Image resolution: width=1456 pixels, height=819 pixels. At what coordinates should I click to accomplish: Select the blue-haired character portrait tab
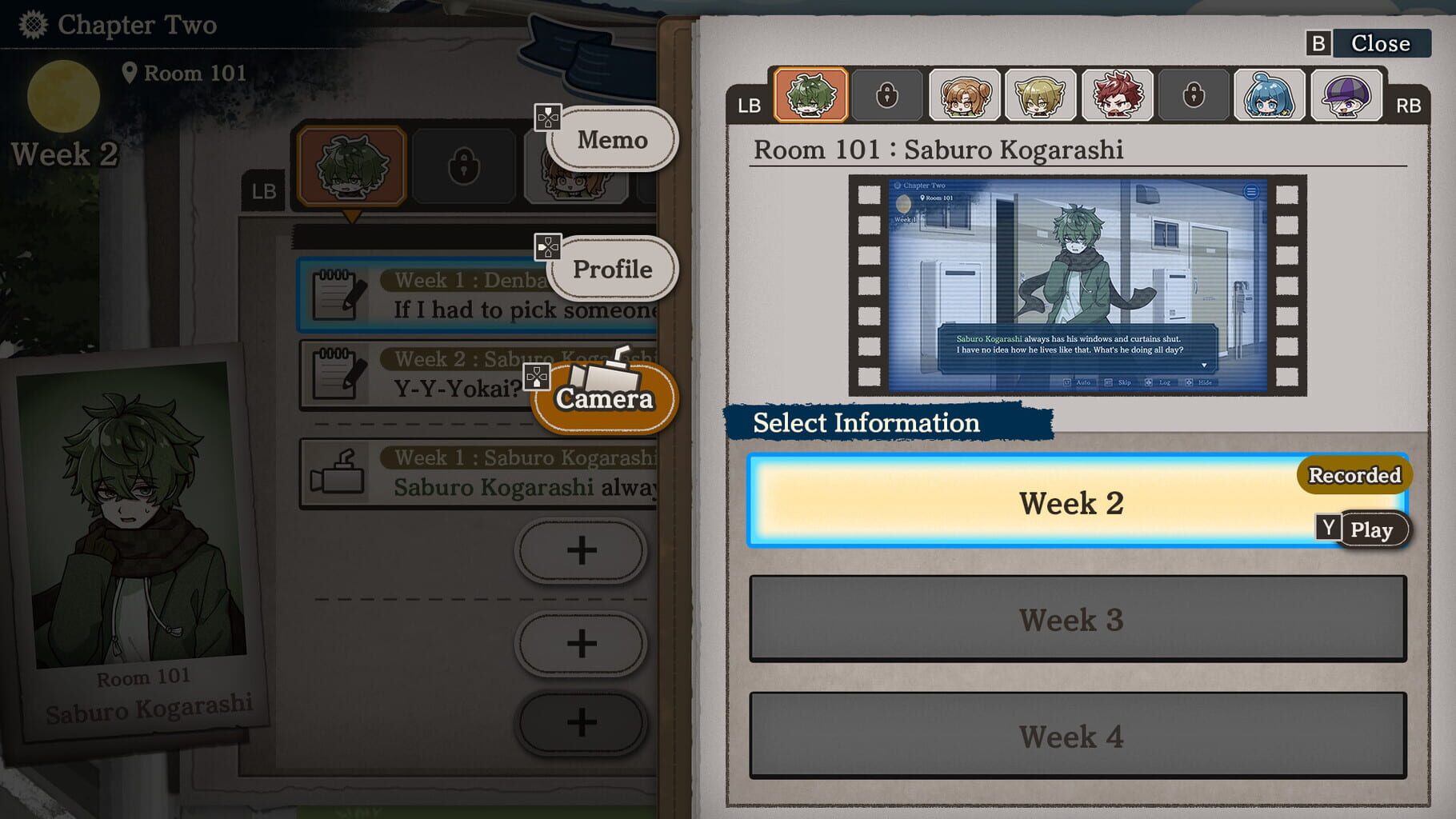tap(1268, 95)
